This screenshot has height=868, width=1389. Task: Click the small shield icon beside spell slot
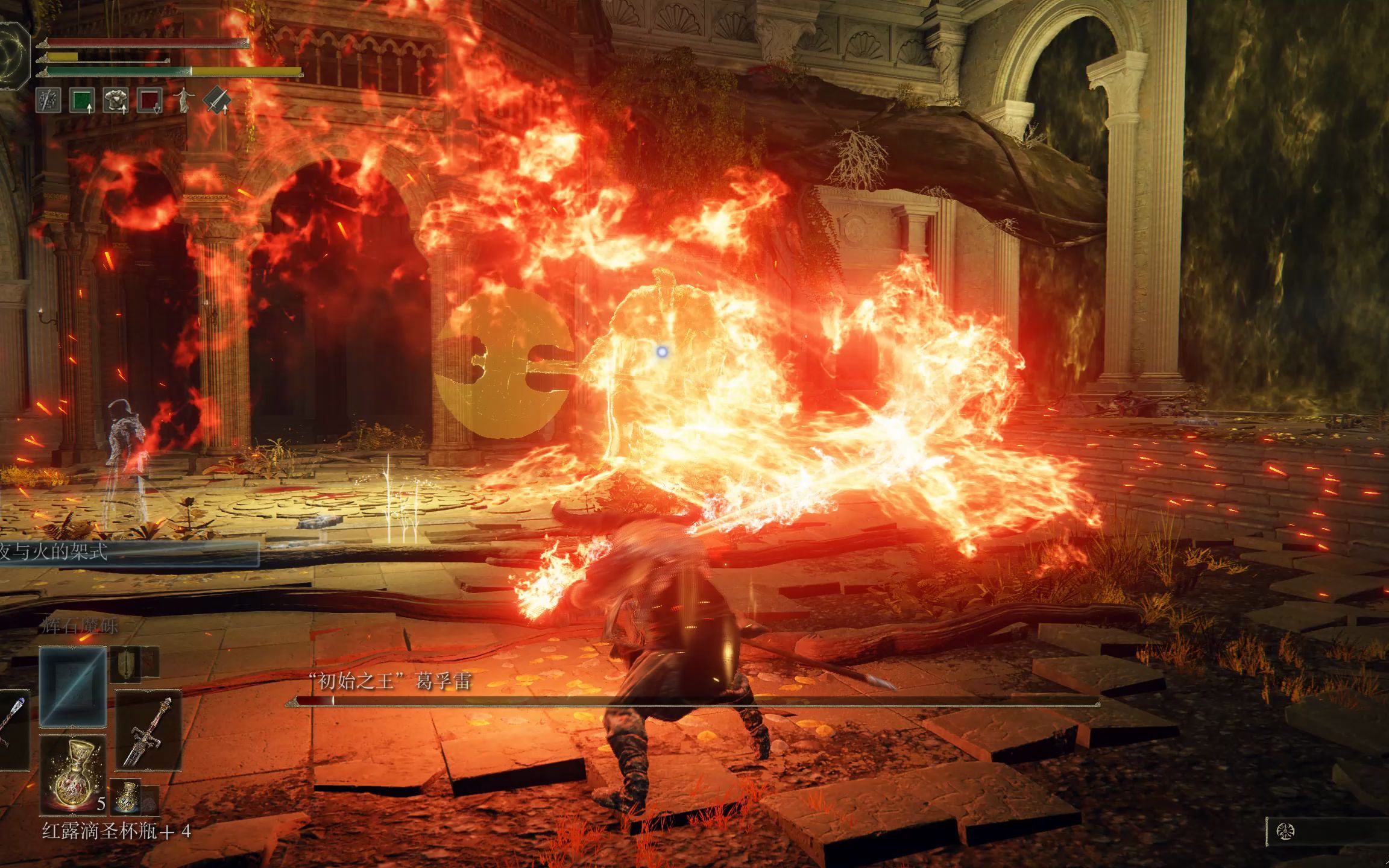point(125,664)
